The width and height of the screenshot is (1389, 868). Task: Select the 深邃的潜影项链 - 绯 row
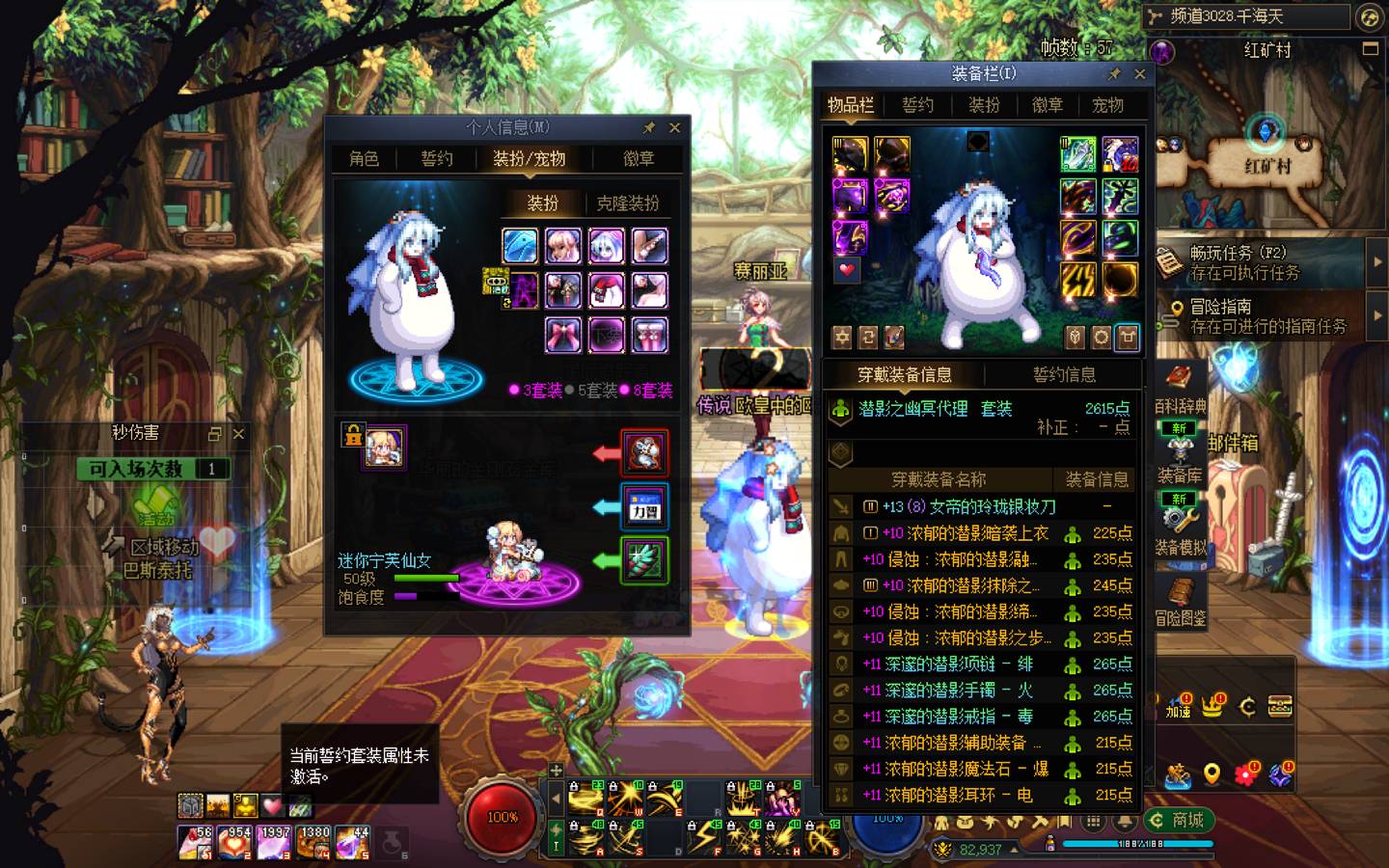pos(958,664)
